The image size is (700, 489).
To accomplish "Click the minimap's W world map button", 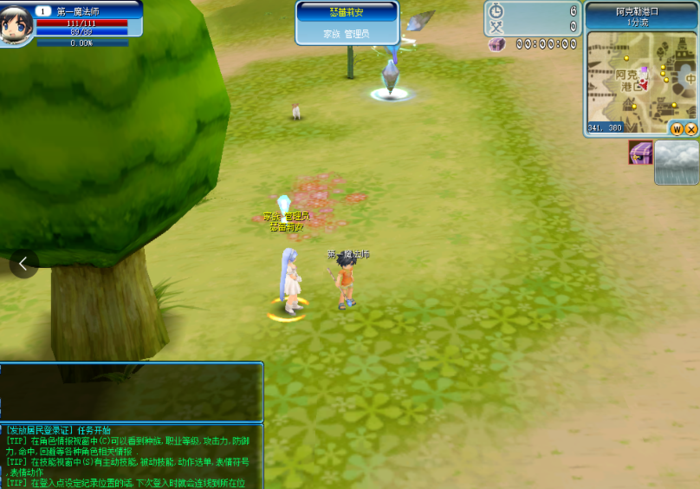I will click(677, 129).
